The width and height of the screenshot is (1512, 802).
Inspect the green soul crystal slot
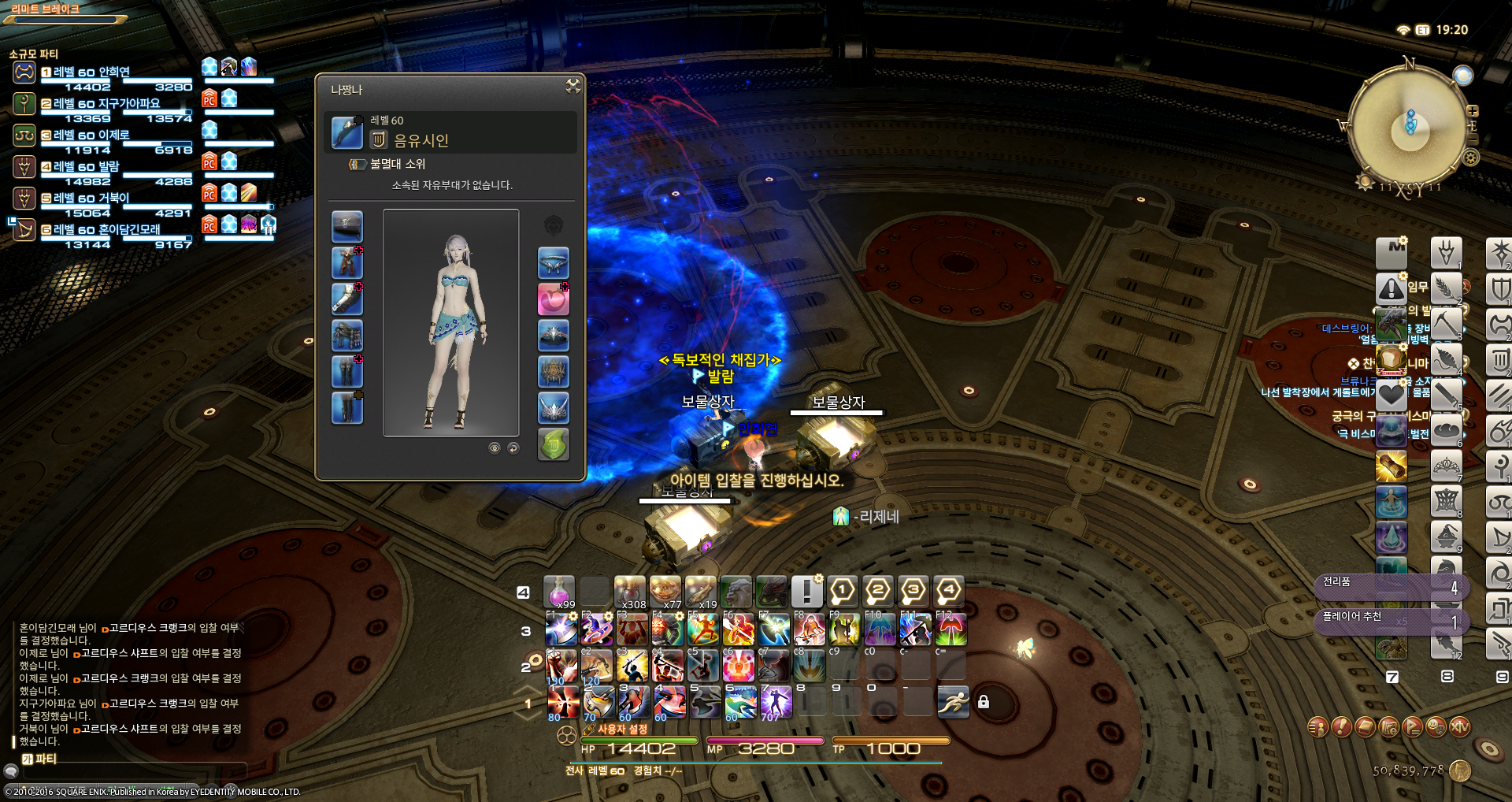tap(553, 444)
